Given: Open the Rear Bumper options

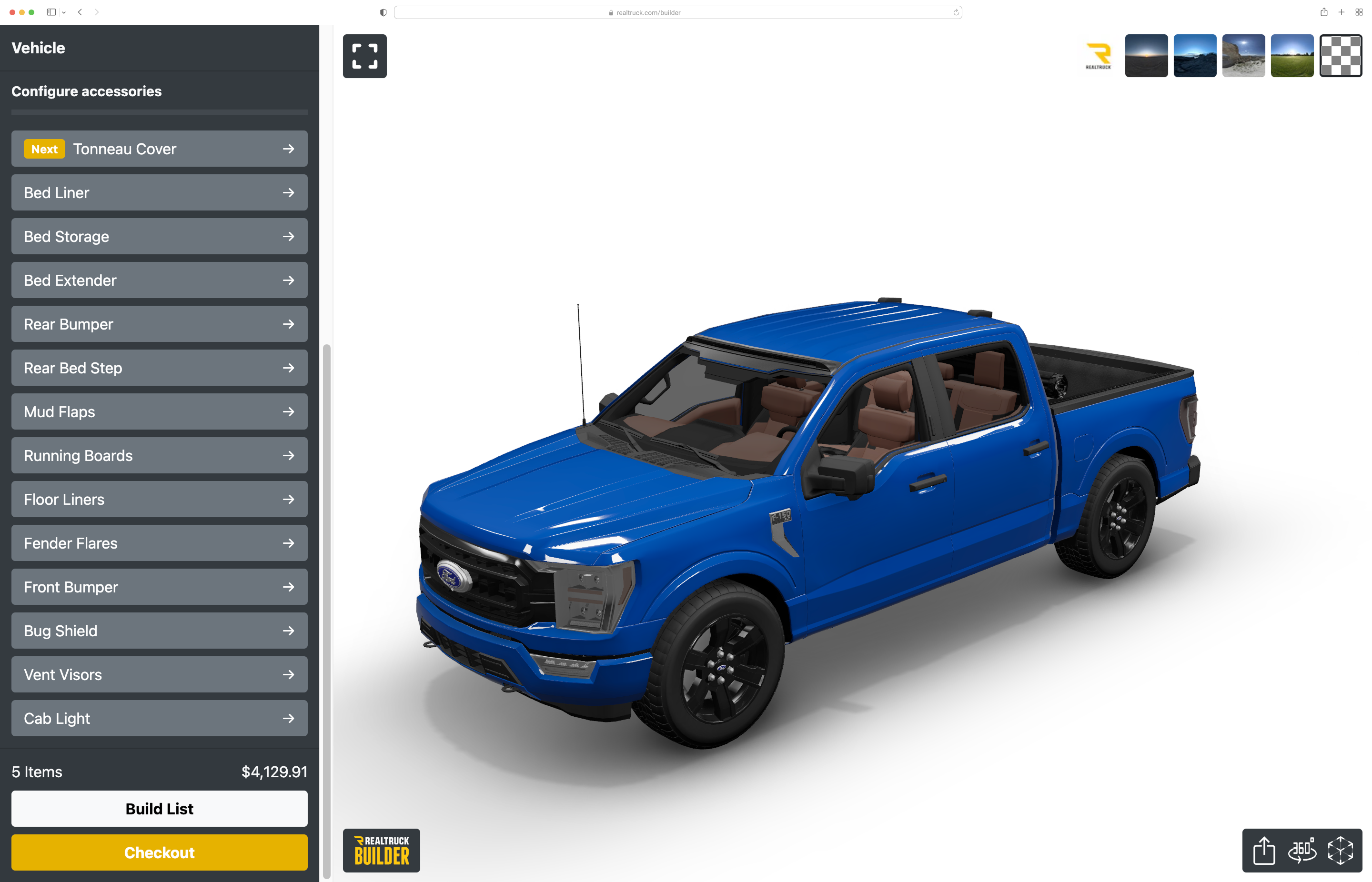Looking at the screenshot, I should point(159,324).
